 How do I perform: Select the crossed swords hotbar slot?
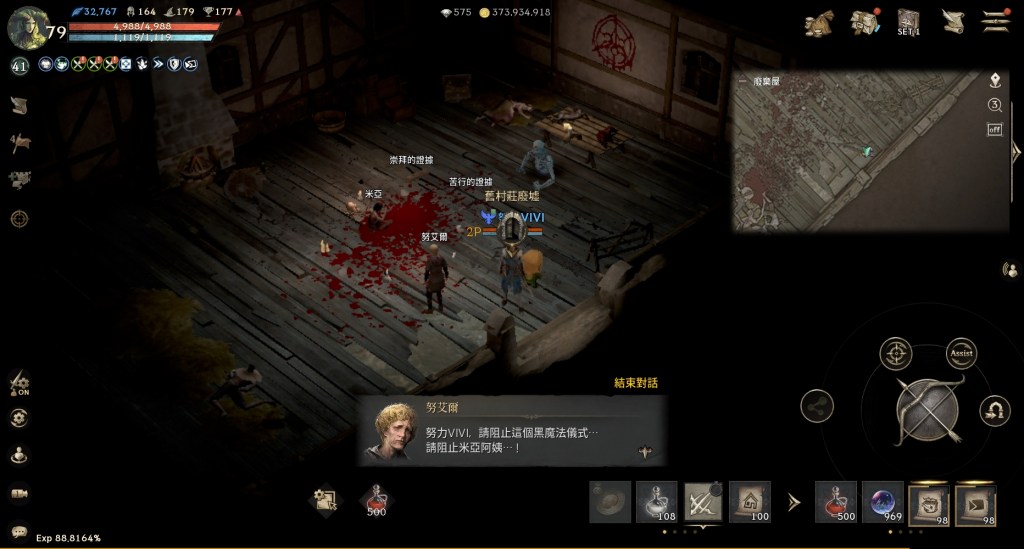click(x=703, y=502)
